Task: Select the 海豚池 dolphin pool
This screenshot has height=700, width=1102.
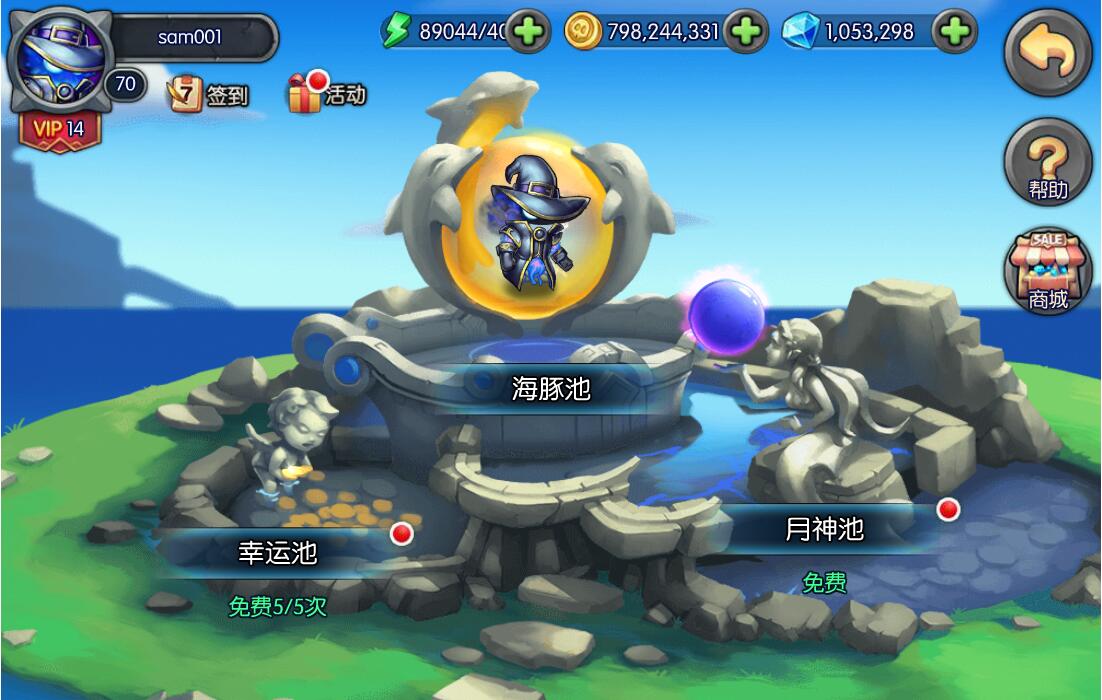Action: tap(551, 388)
